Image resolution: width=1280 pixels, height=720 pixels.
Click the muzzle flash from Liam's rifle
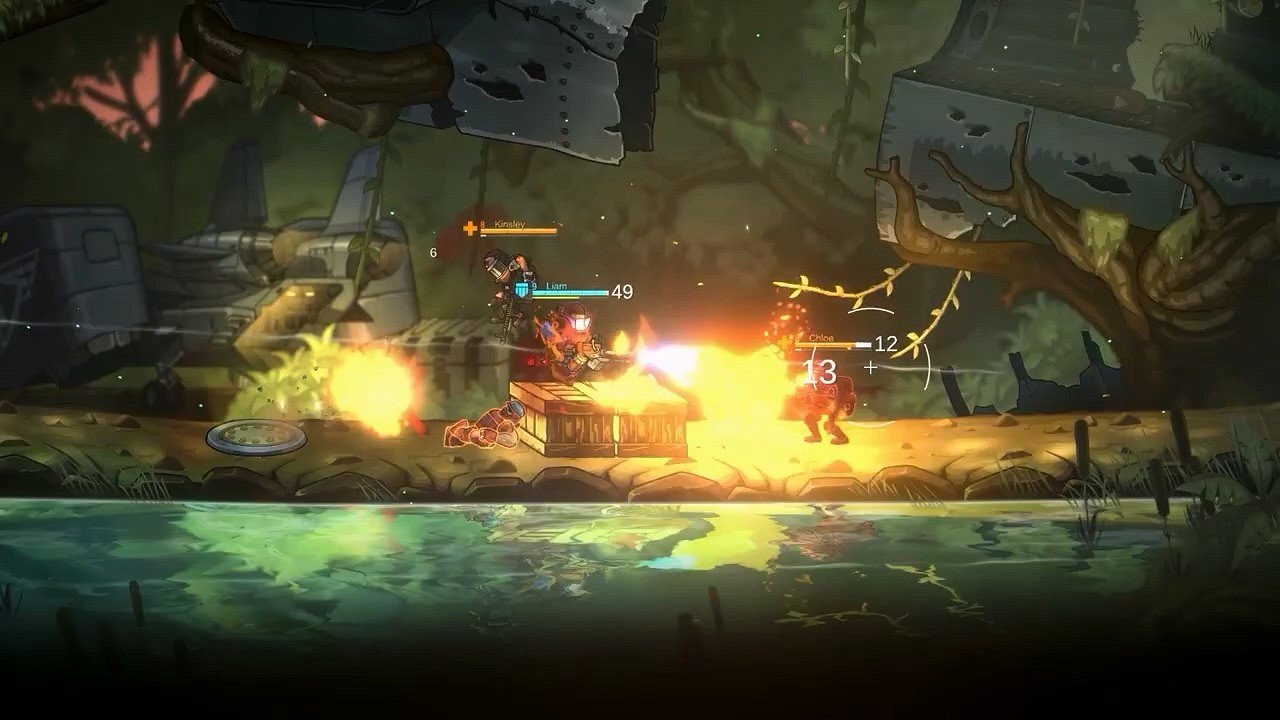tap(655, 358)
